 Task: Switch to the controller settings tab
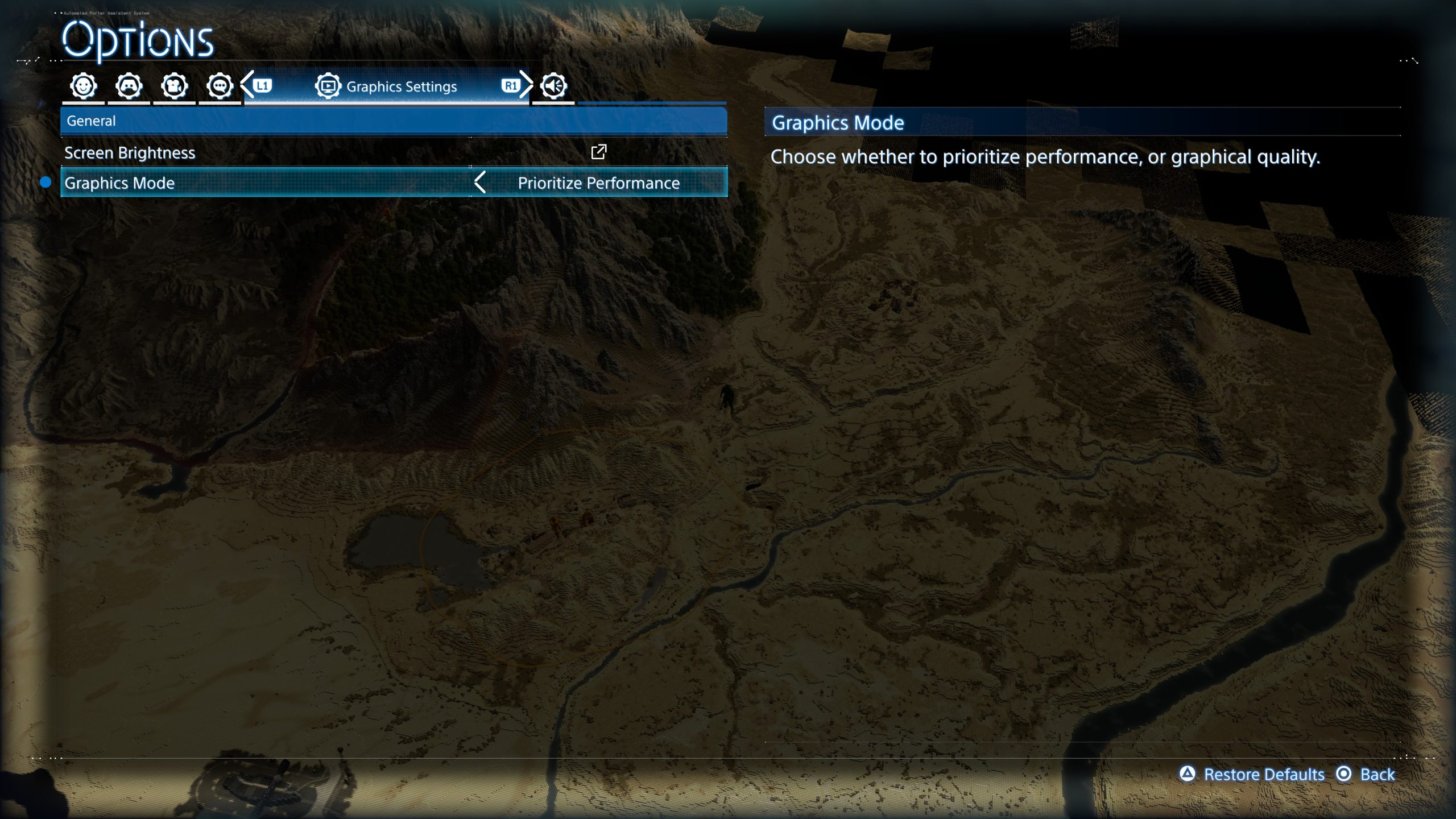[x=129, y=86]
